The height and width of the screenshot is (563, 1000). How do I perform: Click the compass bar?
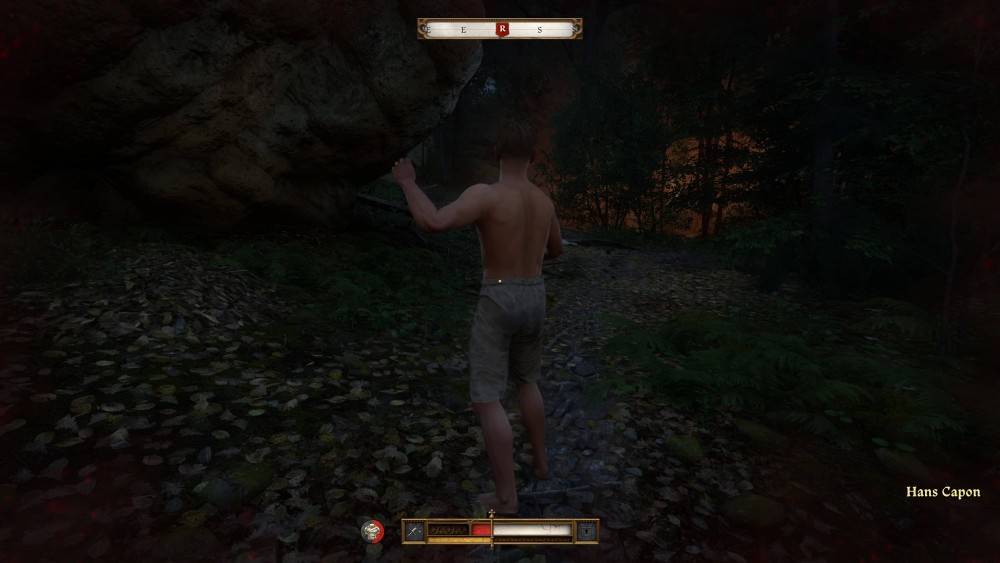(x=460, y=29)
